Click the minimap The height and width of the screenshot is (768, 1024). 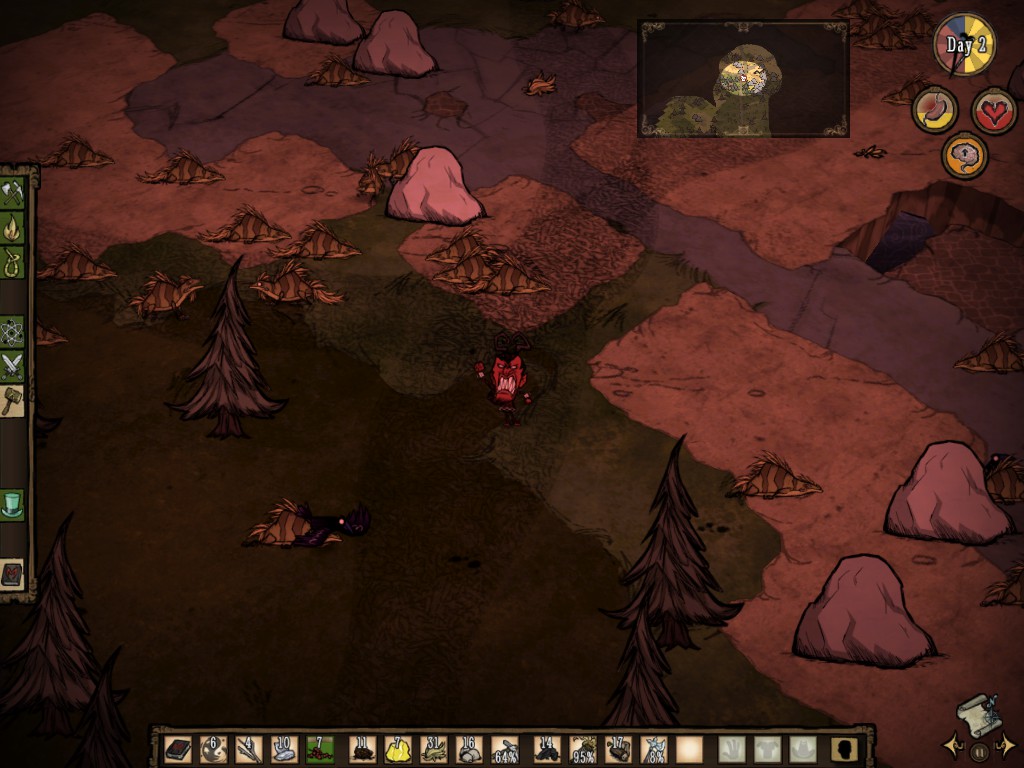tap(743, 78)
